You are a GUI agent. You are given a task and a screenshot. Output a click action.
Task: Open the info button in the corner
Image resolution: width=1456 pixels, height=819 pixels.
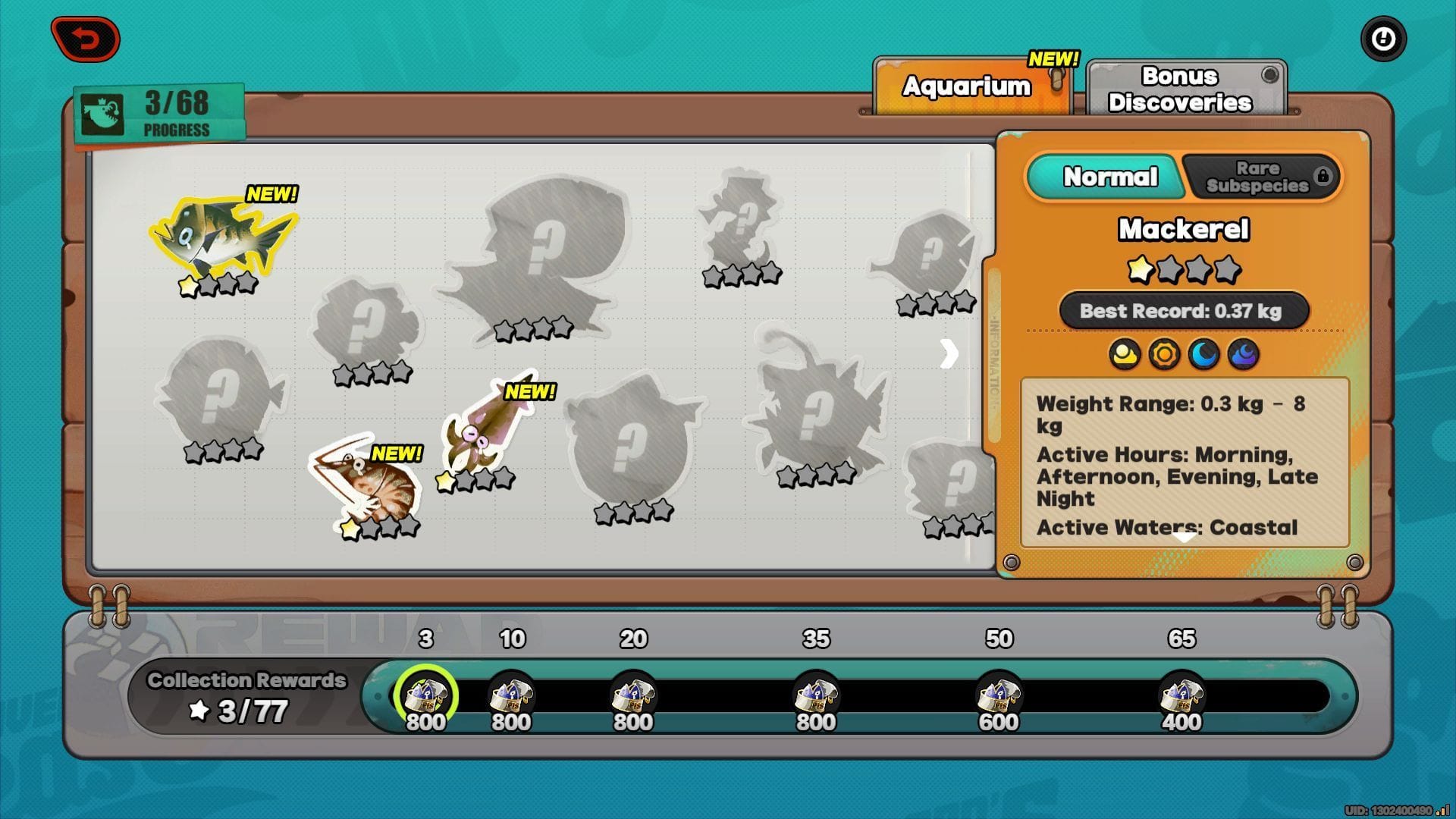[1383, 39]
